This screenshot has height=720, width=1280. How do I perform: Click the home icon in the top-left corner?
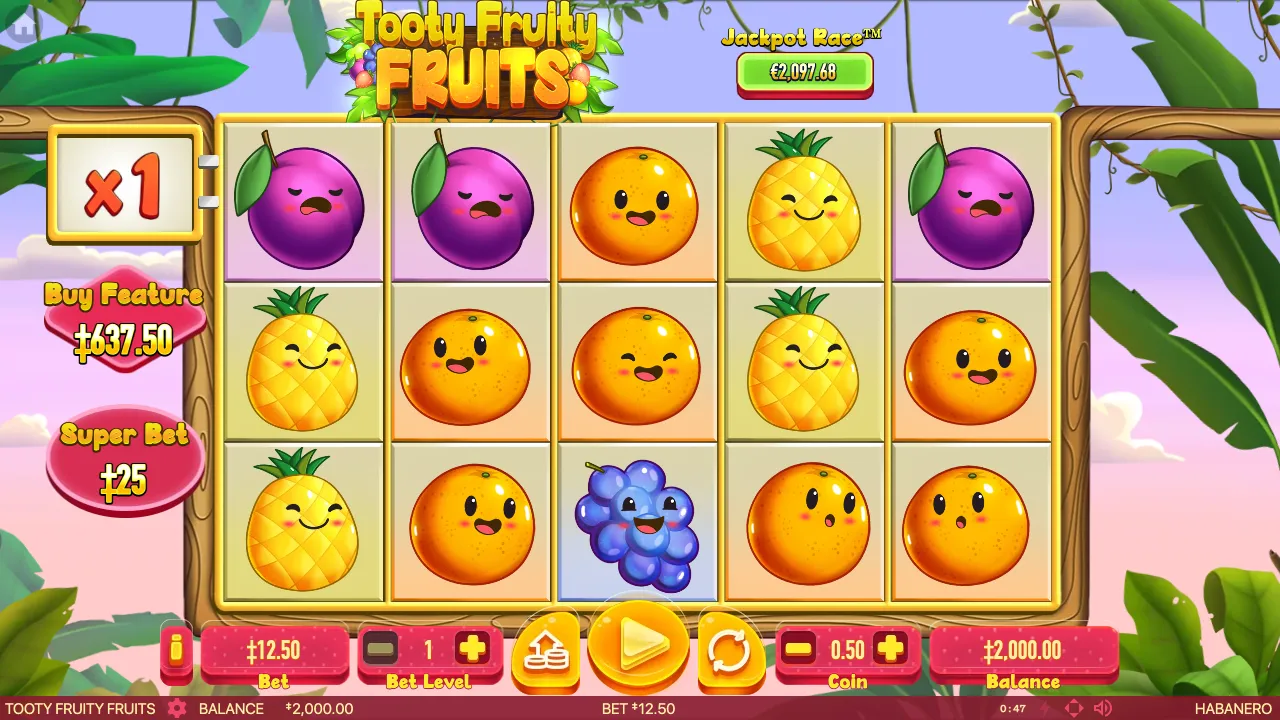pyautogui.click(x=22, y=22)
